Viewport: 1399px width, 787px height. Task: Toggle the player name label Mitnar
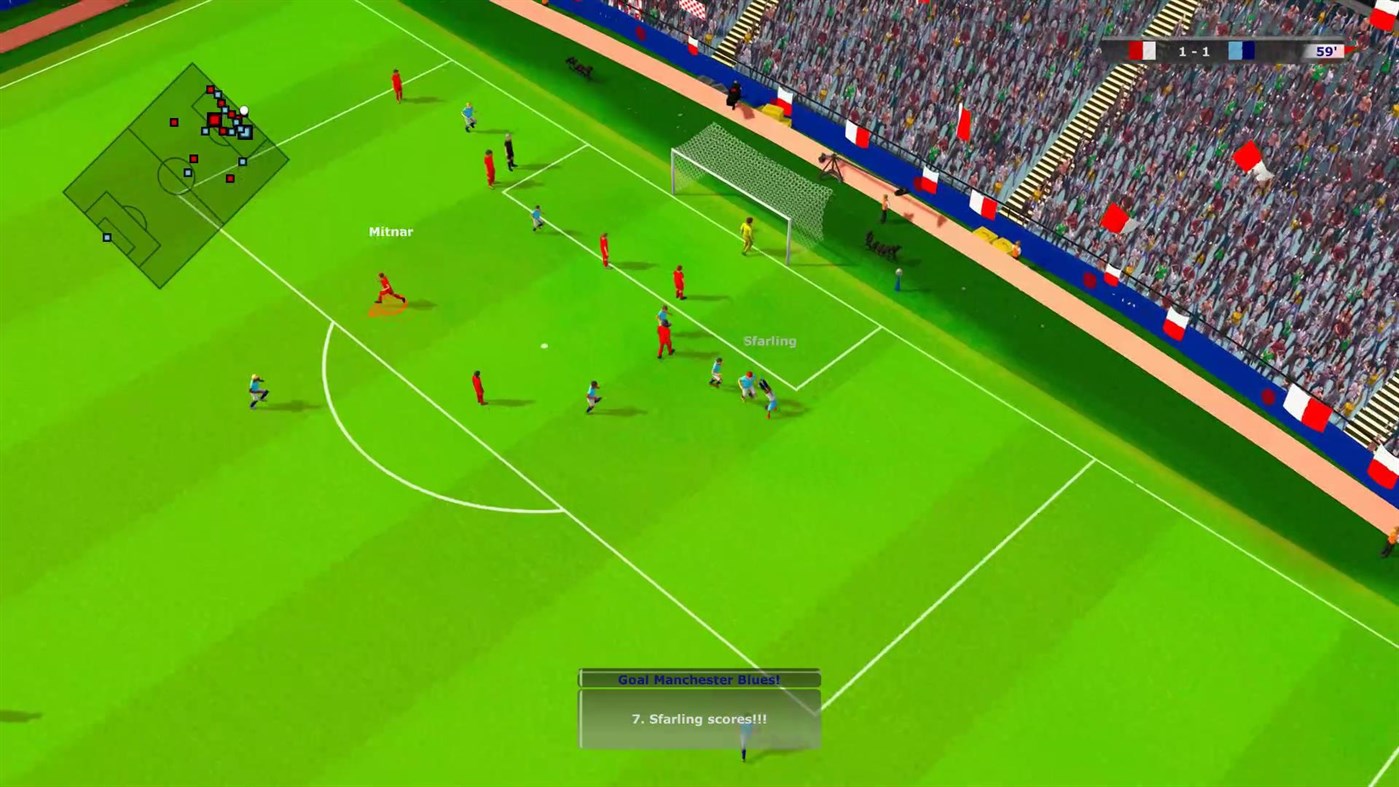point(389,231)
